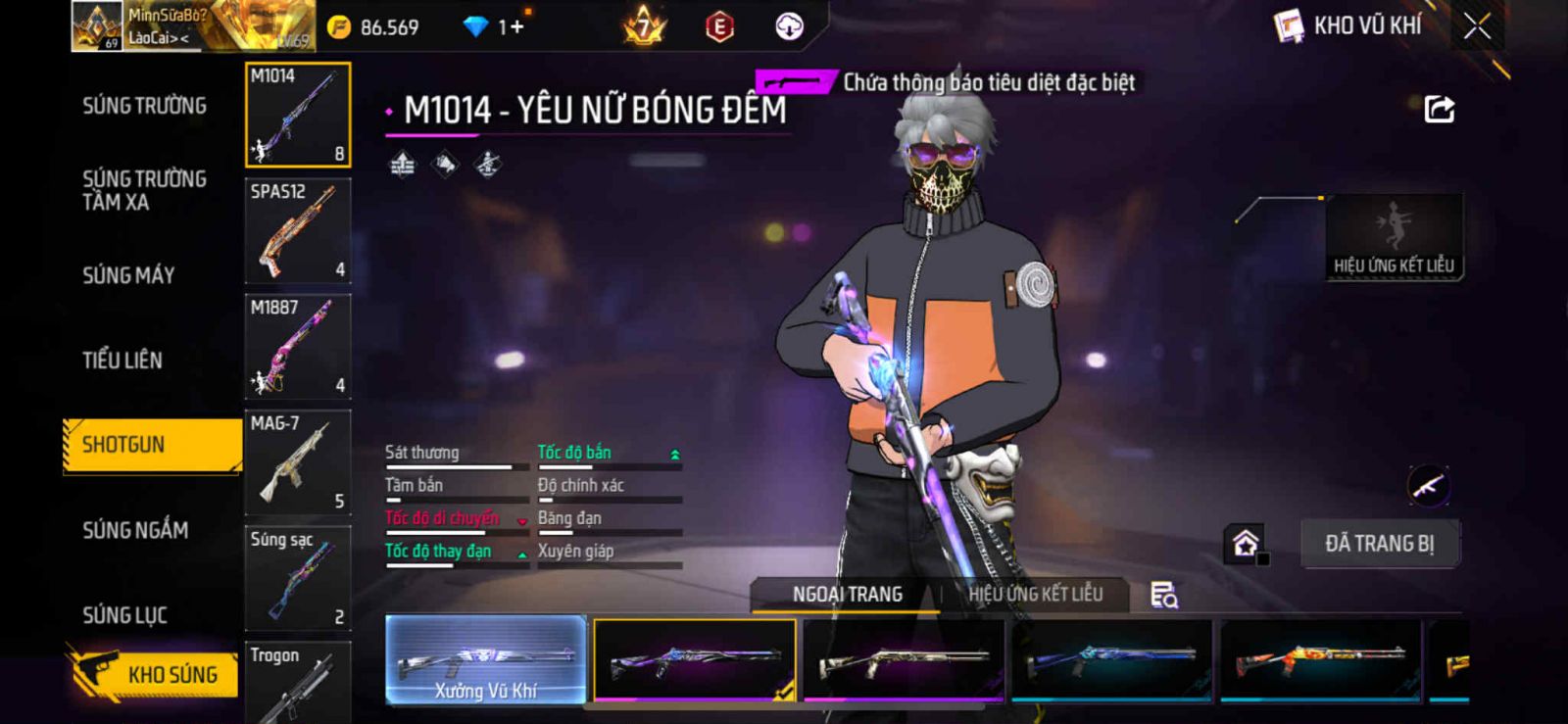Click the Đã Trang Bị button
1568x724 pixels.
tap(1379, 544)
